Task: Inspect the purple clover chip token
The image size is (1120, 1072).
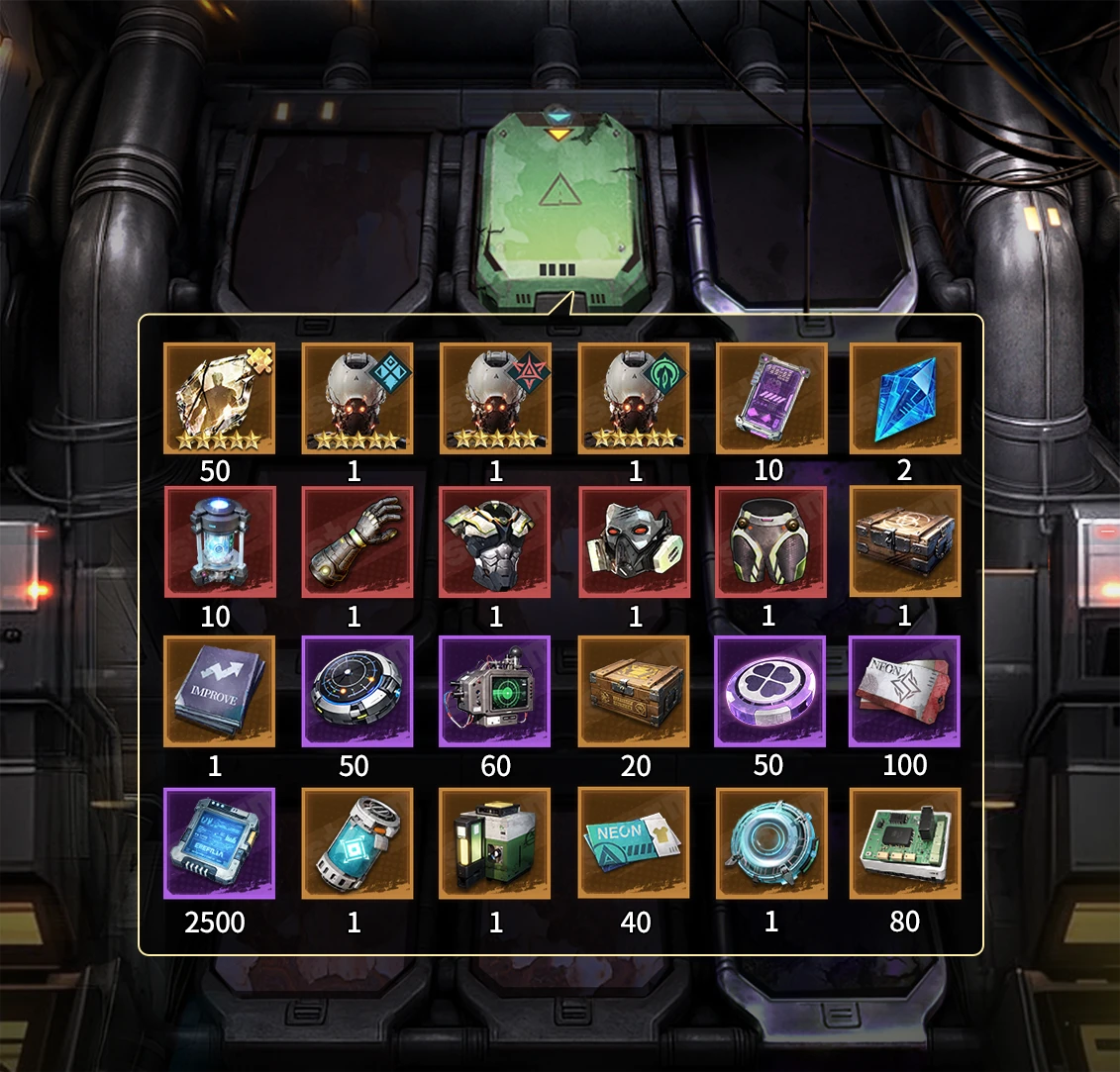Action: (x=770, y=692)
